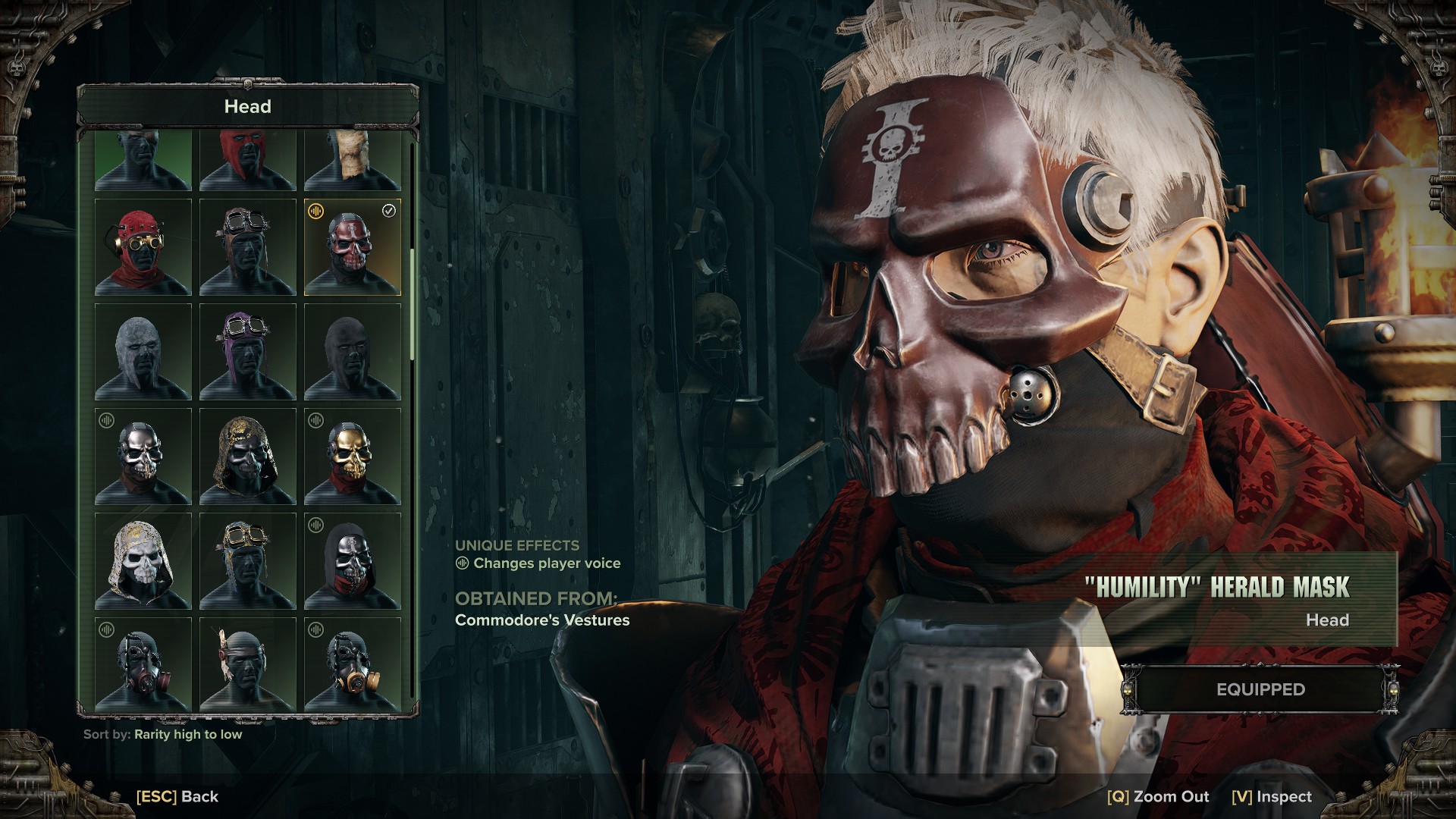Choose the plain black hood
The width and height of the screenshot is (1456, 819).
pyautogui.click(x=352, y=352)
